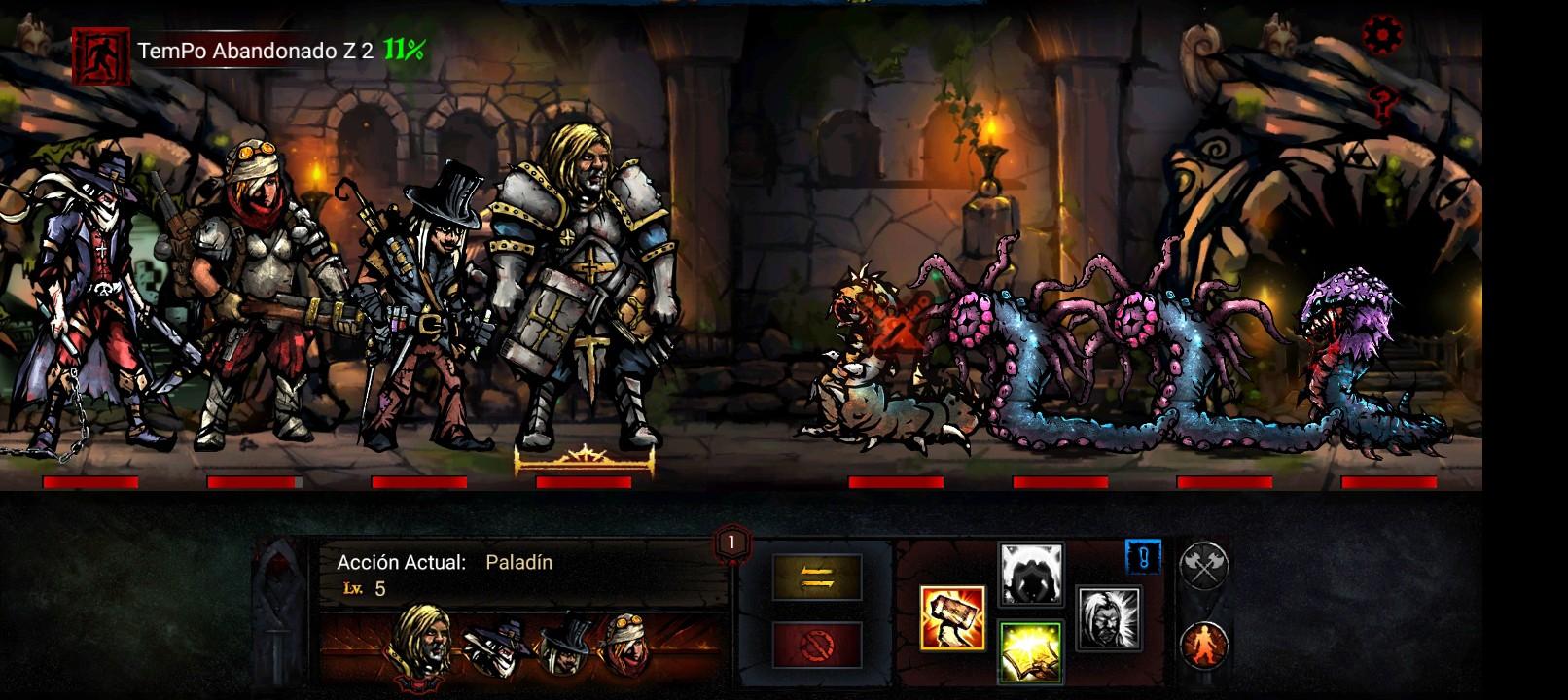Use the glowing holy book skill
The image size is (1568, 700).
click(x=1031, y=651)
